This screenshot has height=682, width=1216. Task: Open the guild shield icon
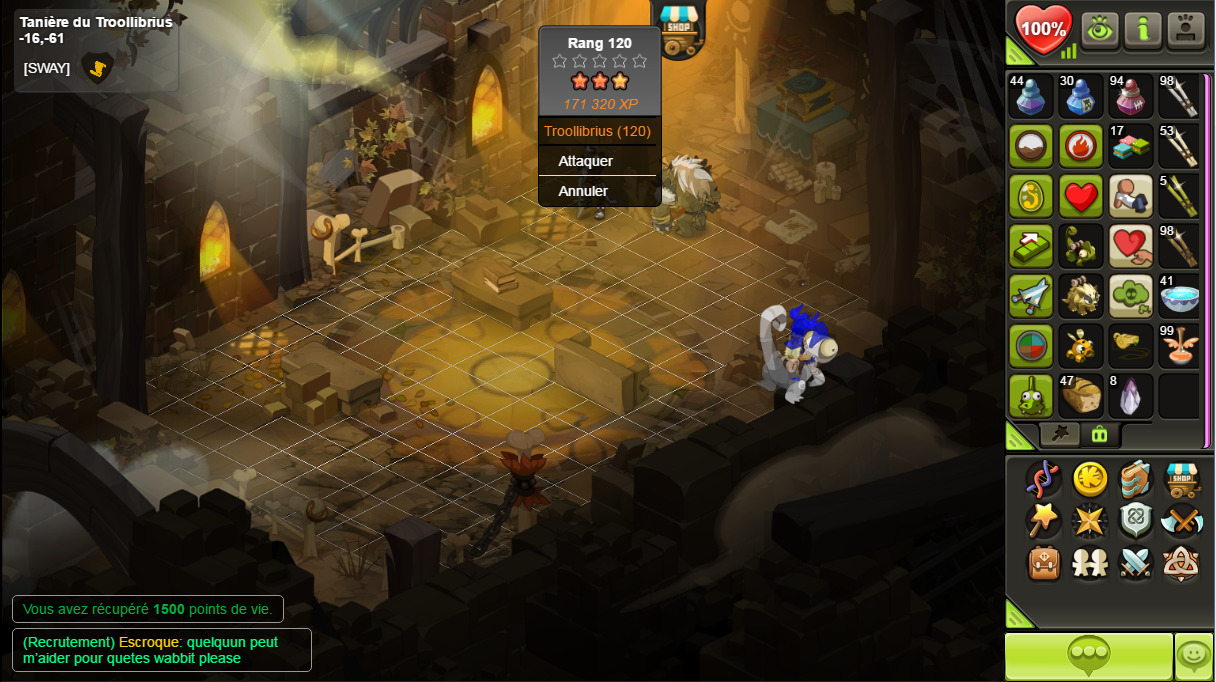click(1136, 521)
